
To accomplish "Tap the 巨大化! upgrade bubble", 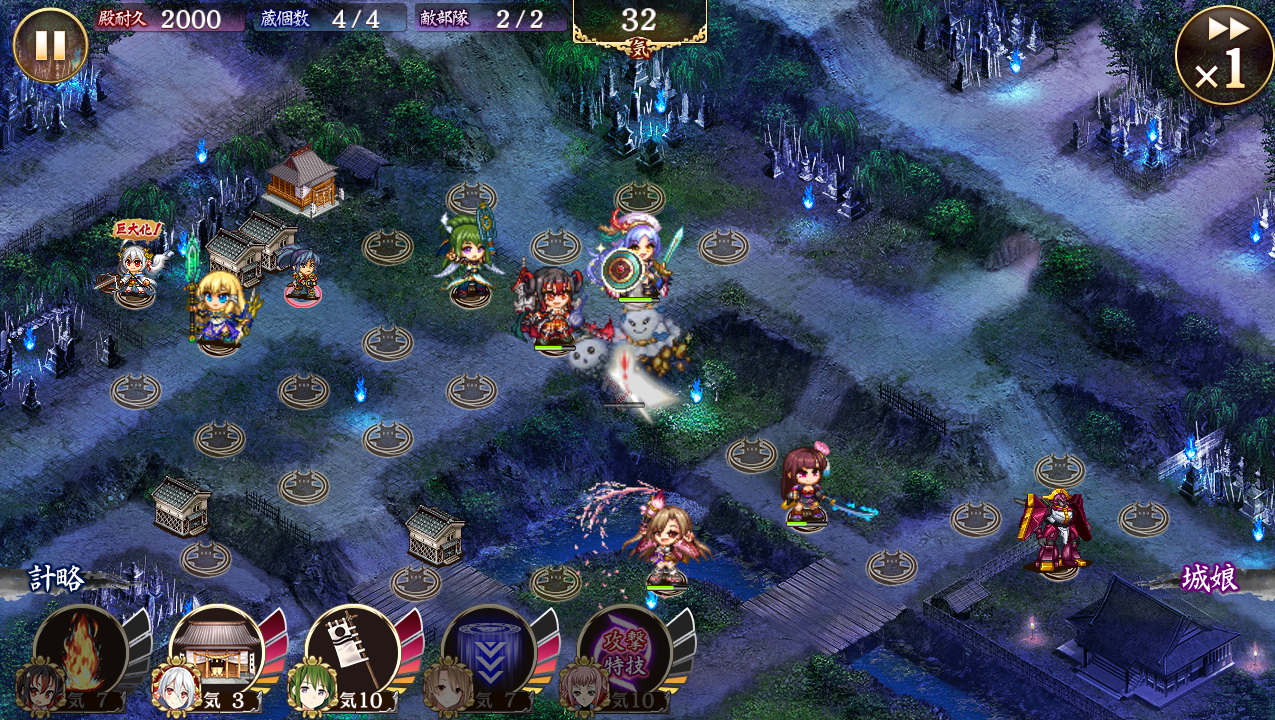I will coord(137,231).
